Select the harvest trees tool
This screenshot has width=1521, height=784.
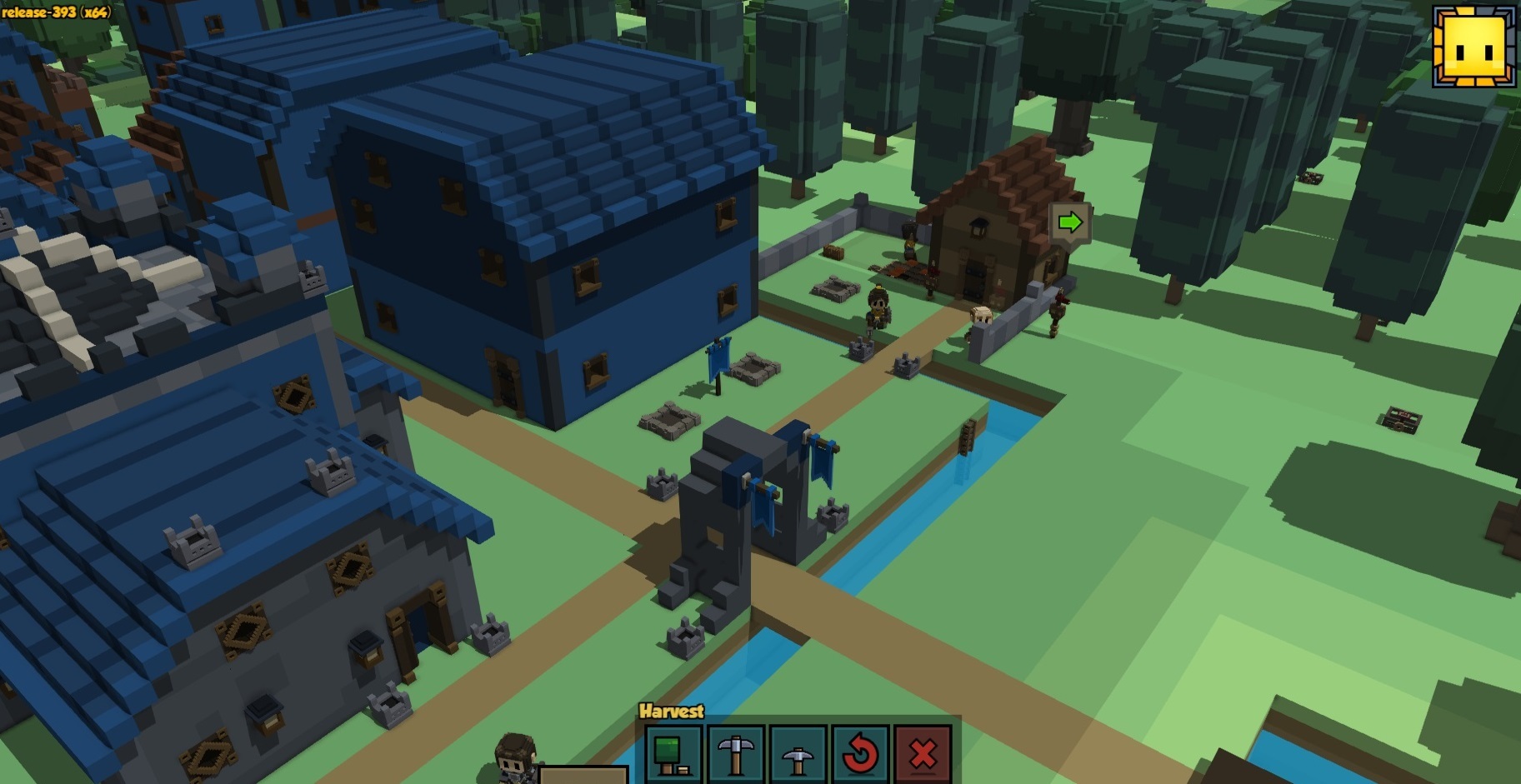click(673, 752)
